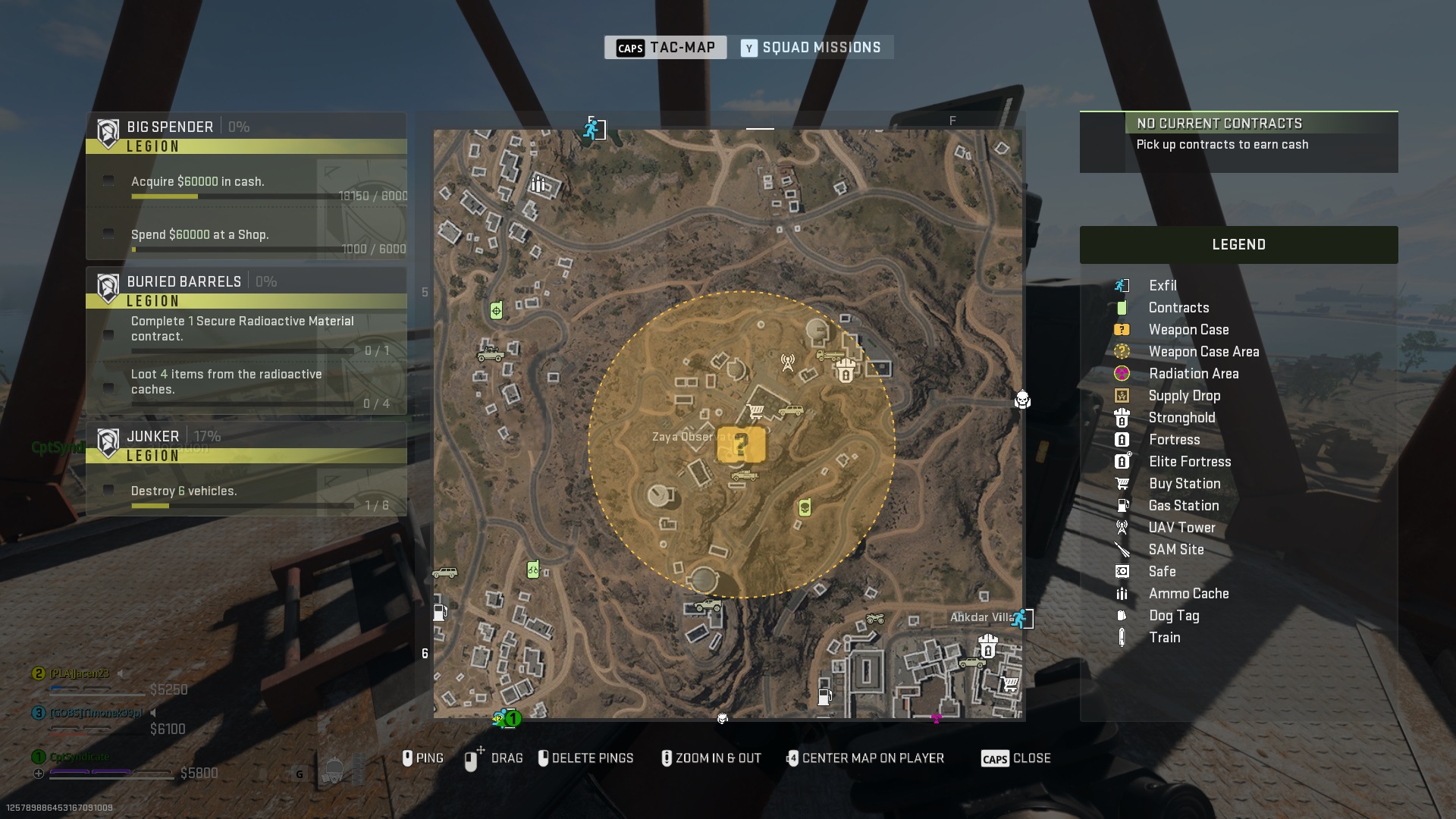Check the Destroy 6 vehicles objective box
1456x819 pixels.
click(x=107, y=490)
